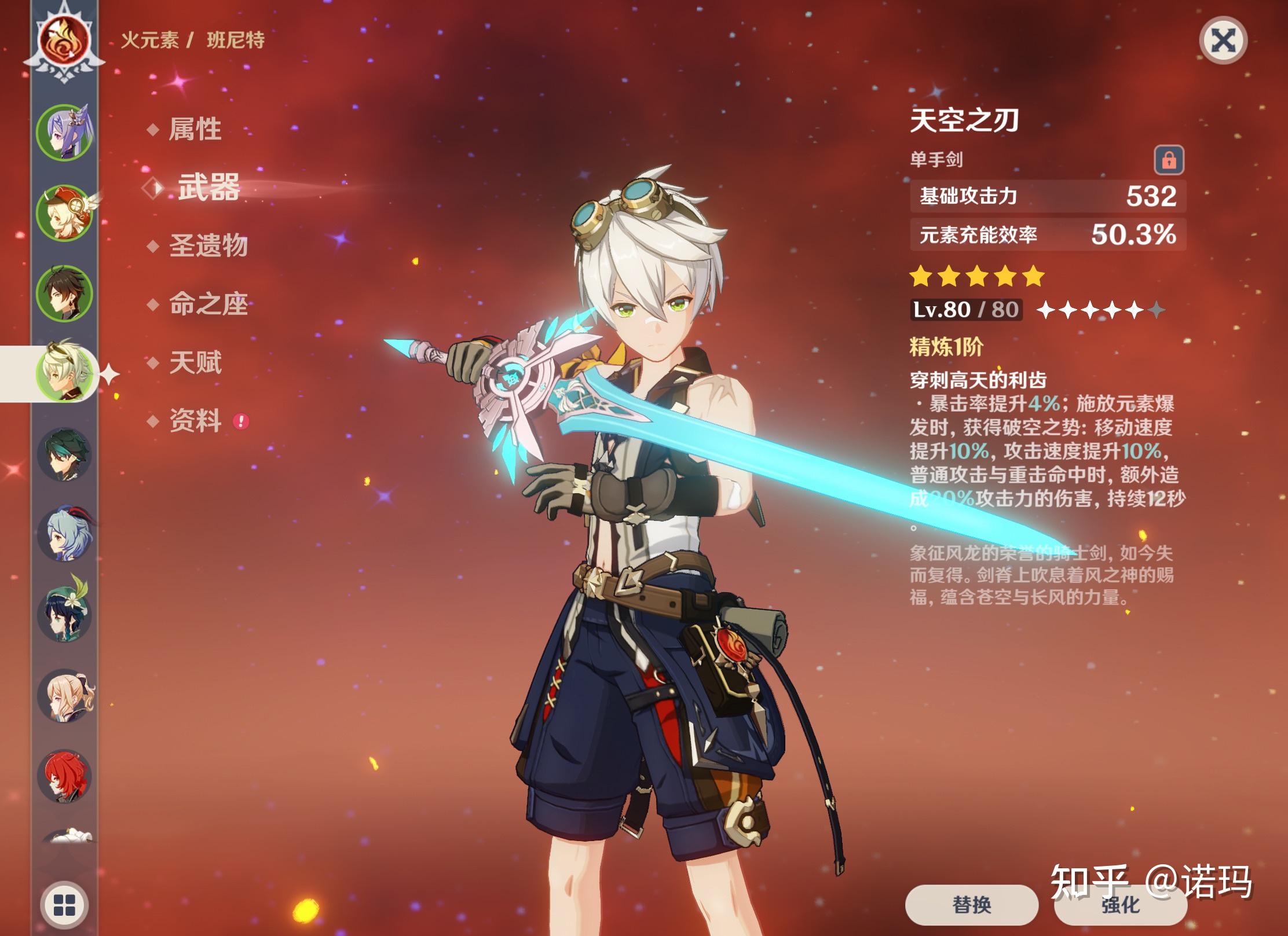Show the 天赋 talents tab
Screen dimensions: 1288x936
(195, 363)
